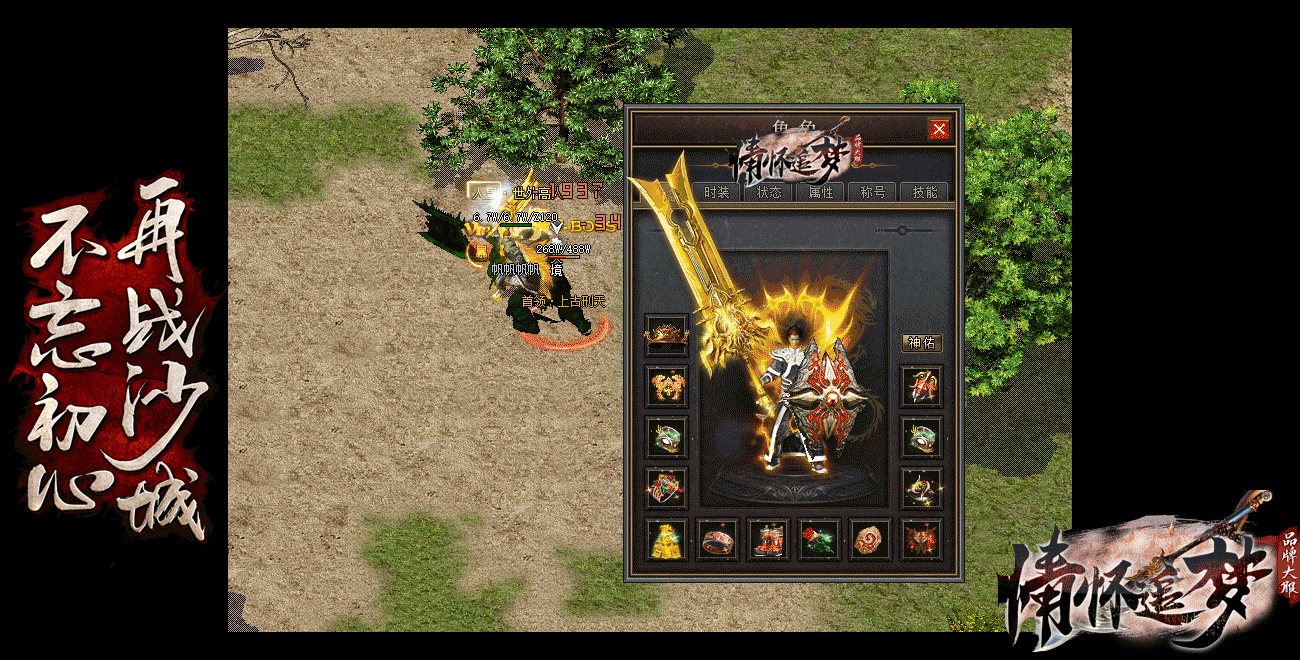Show the 属性 (attributes) tab

click(x=821, y=192)
